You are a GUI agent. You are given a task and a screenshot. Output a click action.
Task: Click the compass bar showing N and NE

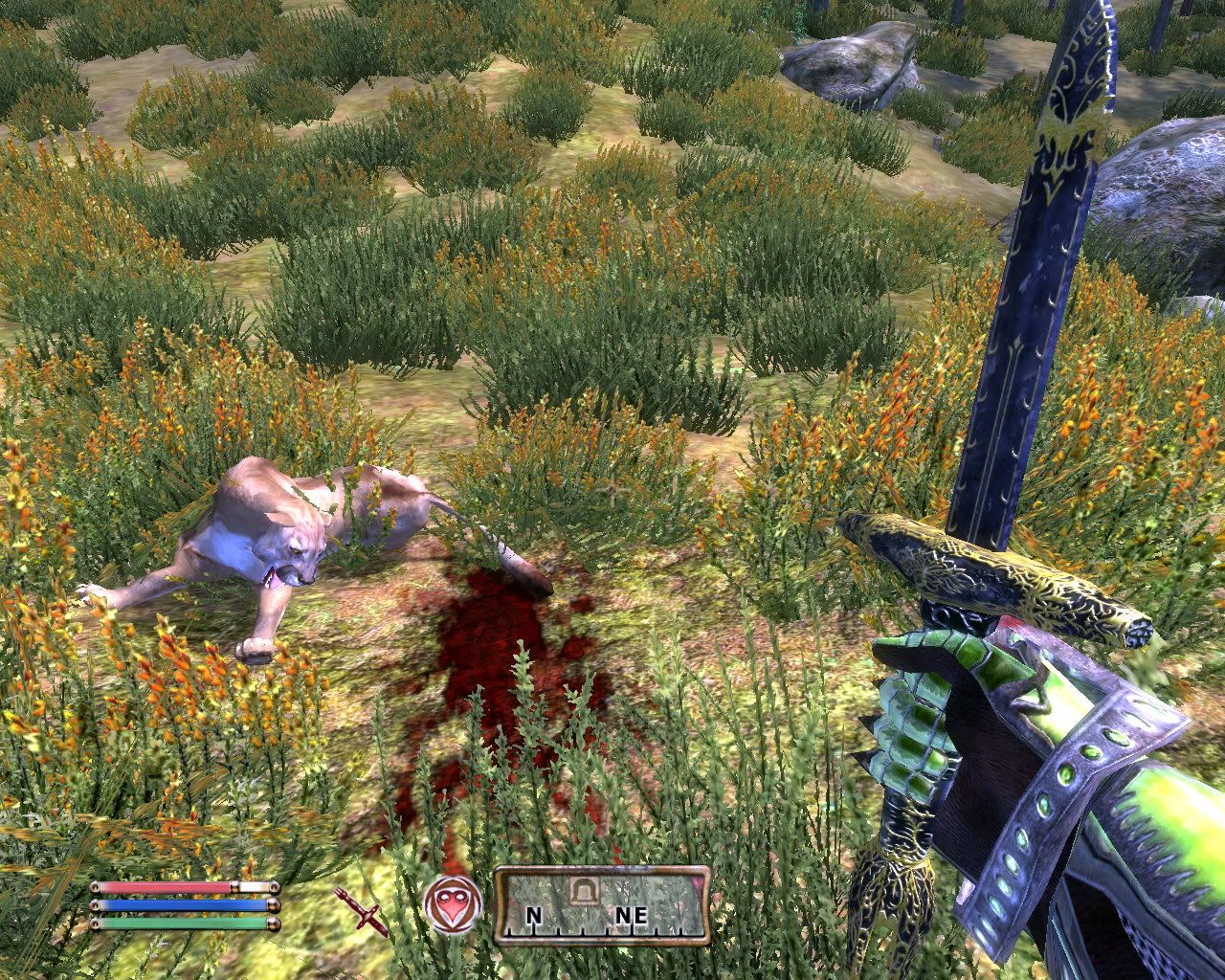click(602, 905)
